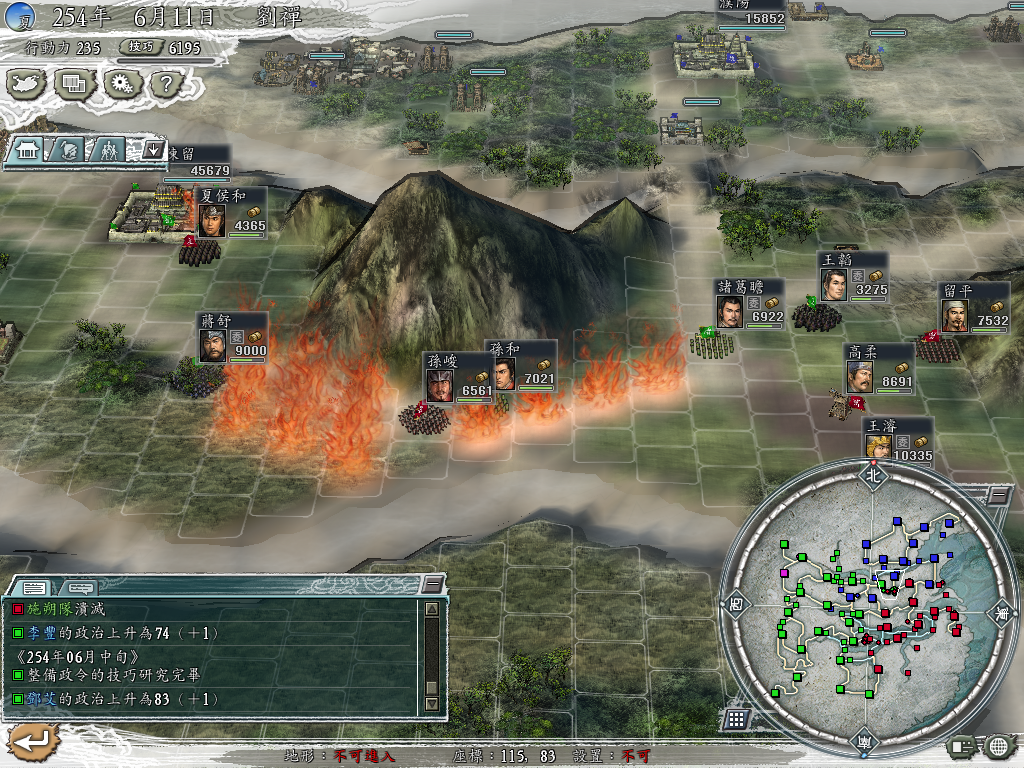
Task: Minimize the message log panel
Action: click(x=432, y=584)
